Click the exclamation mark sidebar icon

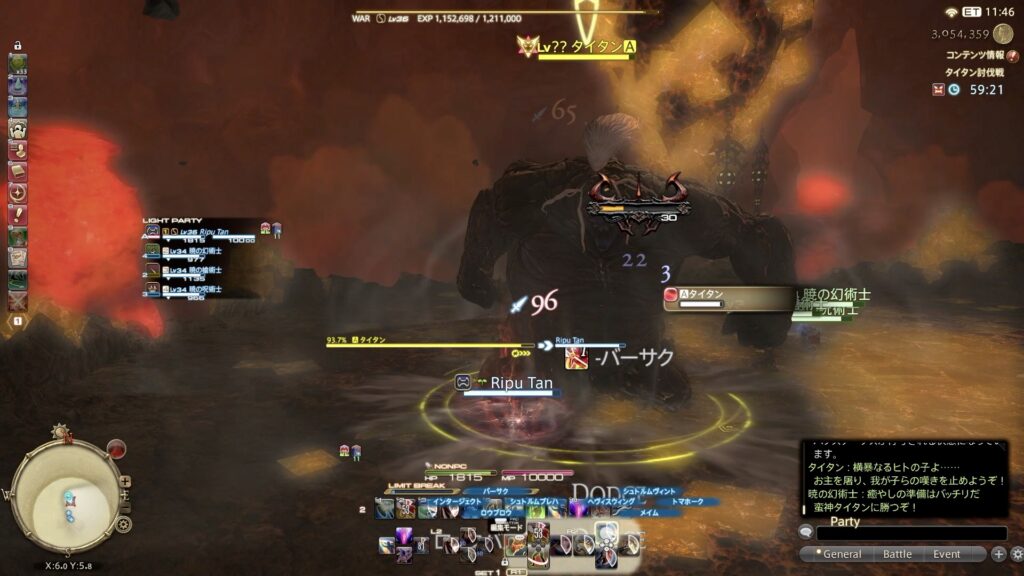point(17,215)
